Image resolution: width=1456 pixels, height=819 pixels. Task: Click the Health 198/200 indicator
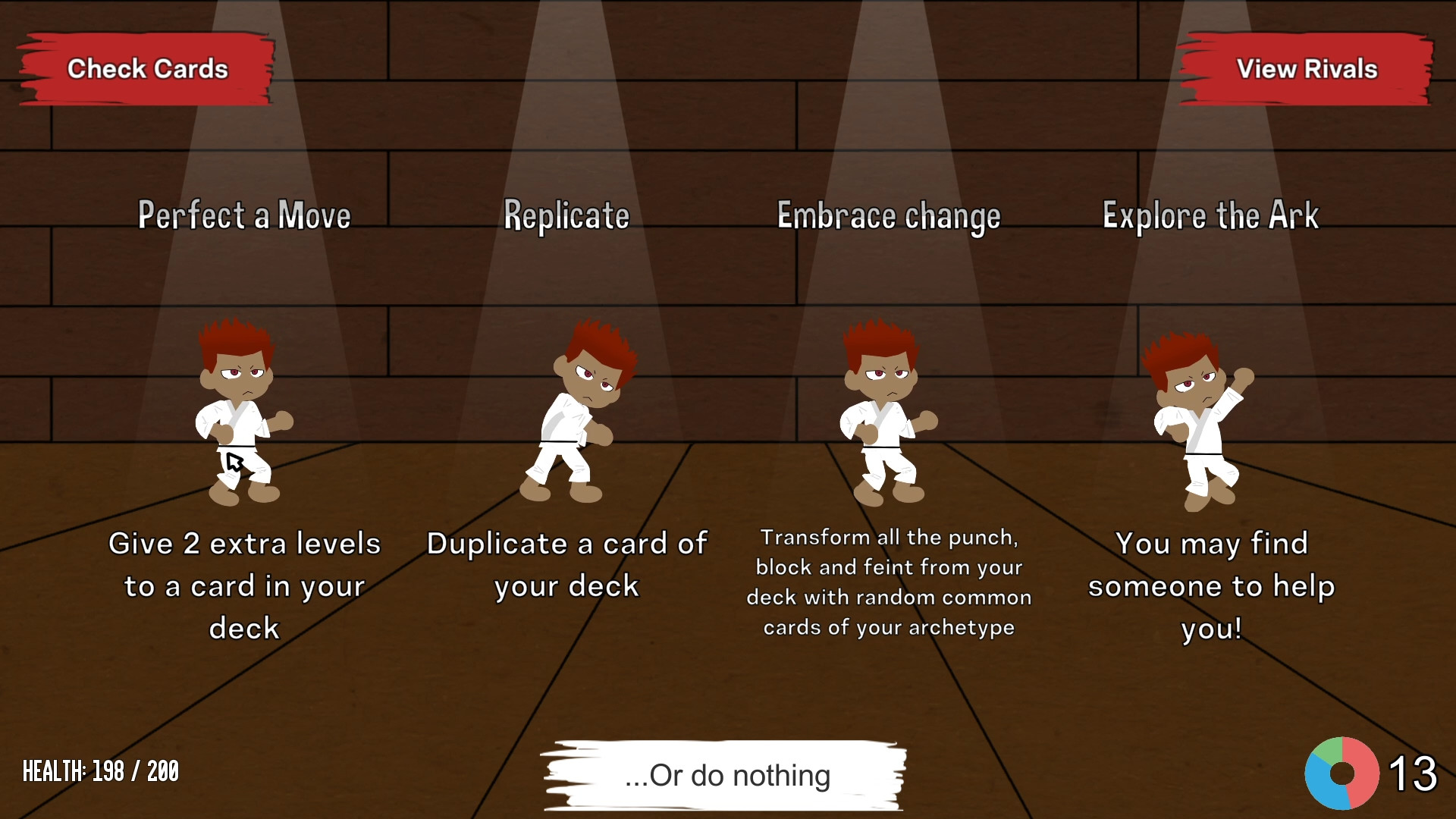99,772
